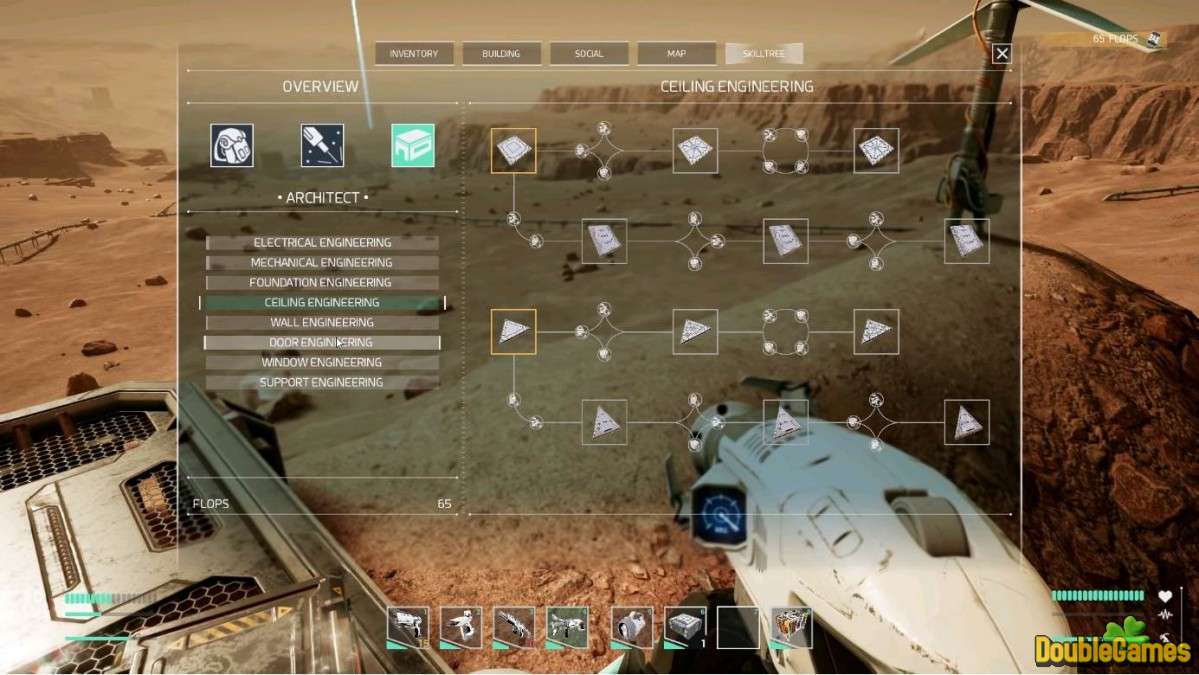
Task: Select the Social tab
Action: coord(589,54)
